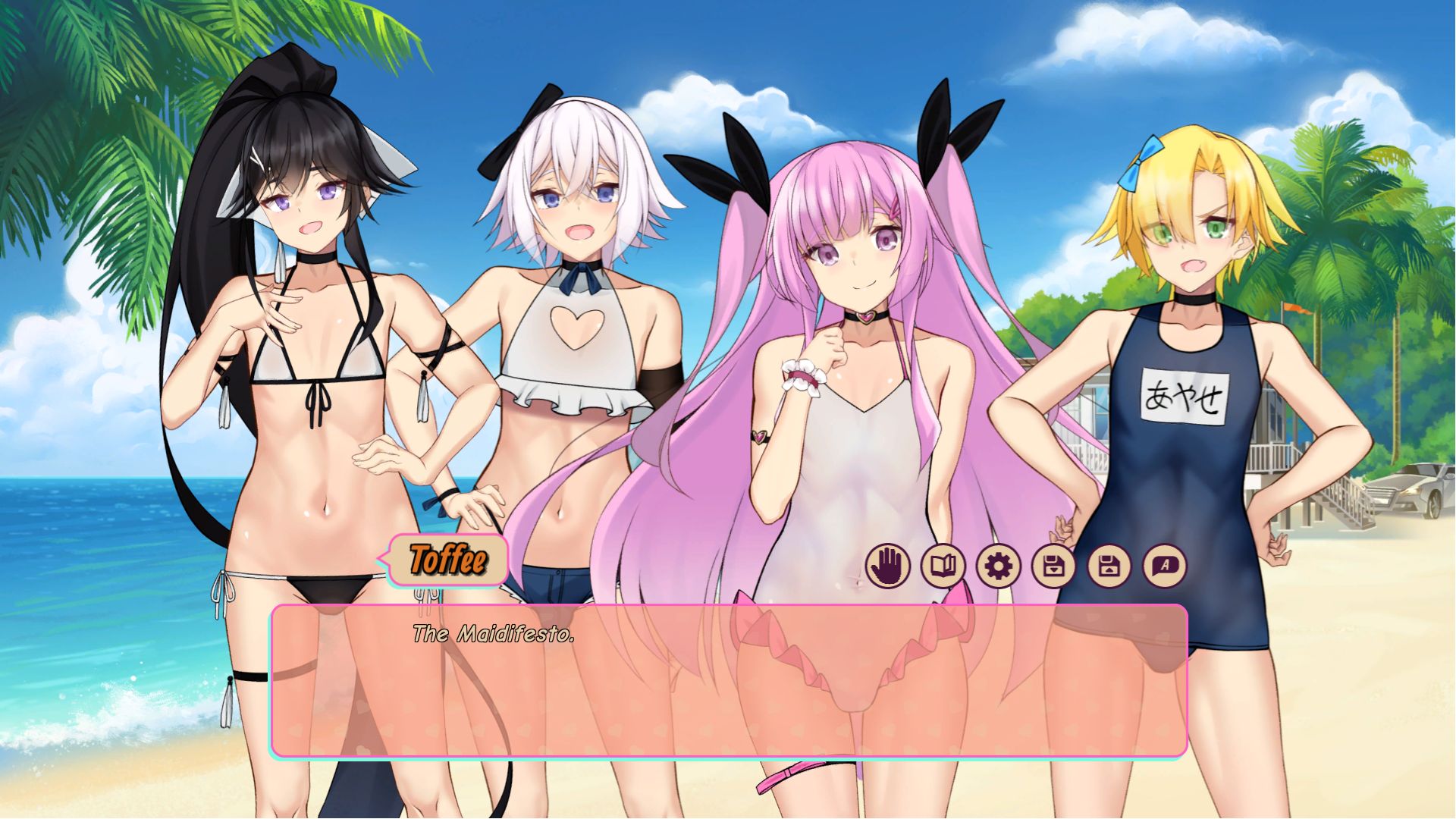Hide the dialogue UI using the hand icon

click(x=887, y=565)
